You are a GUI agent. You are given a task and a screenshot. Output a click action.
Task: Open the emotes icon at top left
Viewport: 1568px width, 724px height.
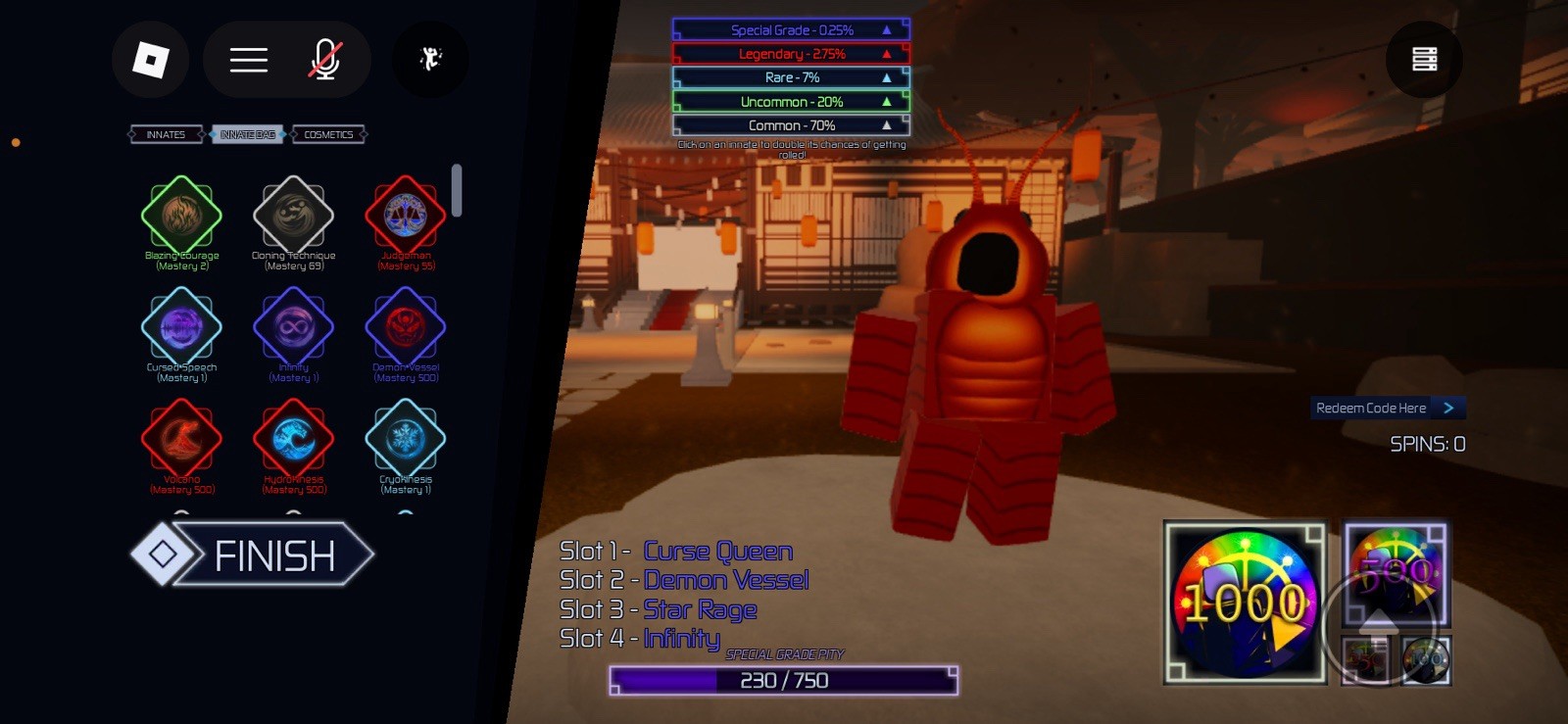429,60
